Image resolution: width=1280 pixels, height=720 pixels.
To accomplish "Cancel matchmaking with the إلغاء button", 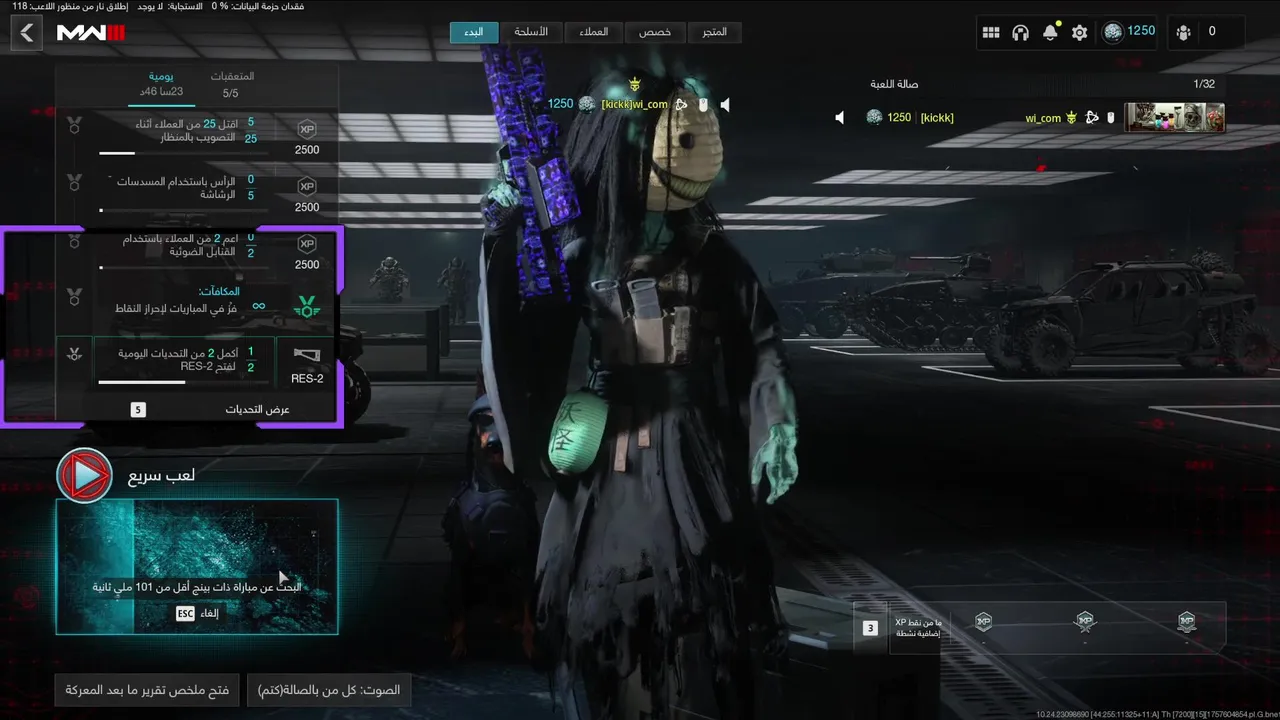I will coord(197,613).
